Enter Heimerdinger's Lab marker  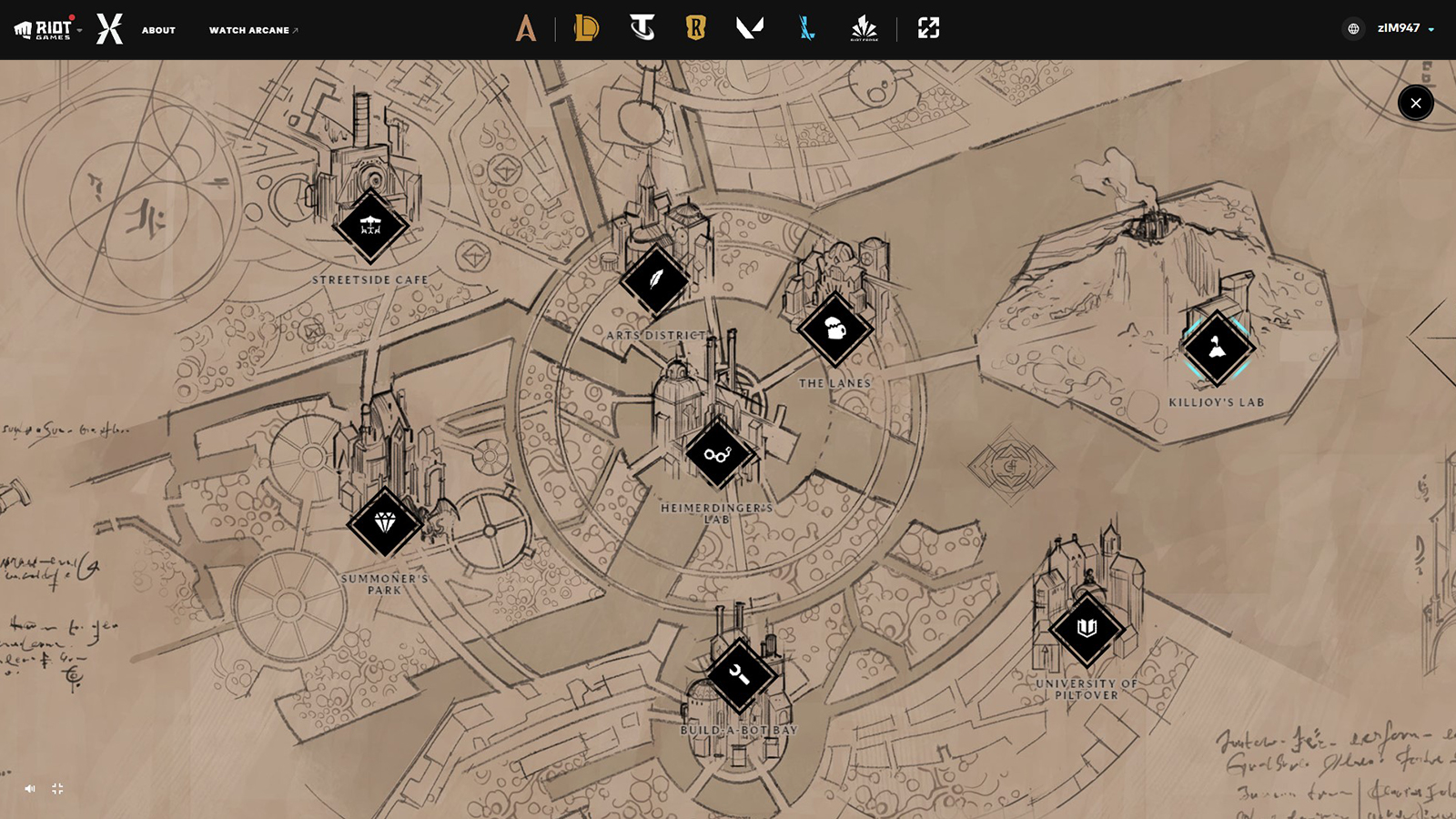(x=717, y=454)
